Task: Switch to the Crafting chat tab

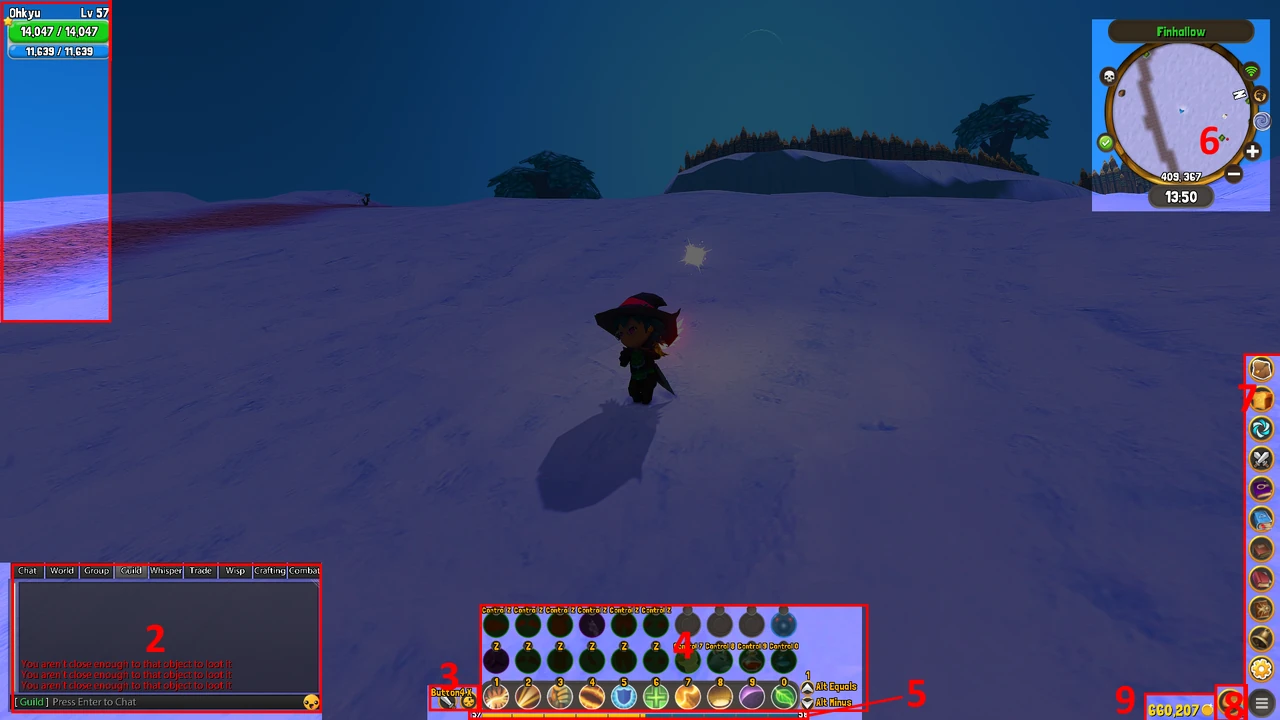Action: 268,570
